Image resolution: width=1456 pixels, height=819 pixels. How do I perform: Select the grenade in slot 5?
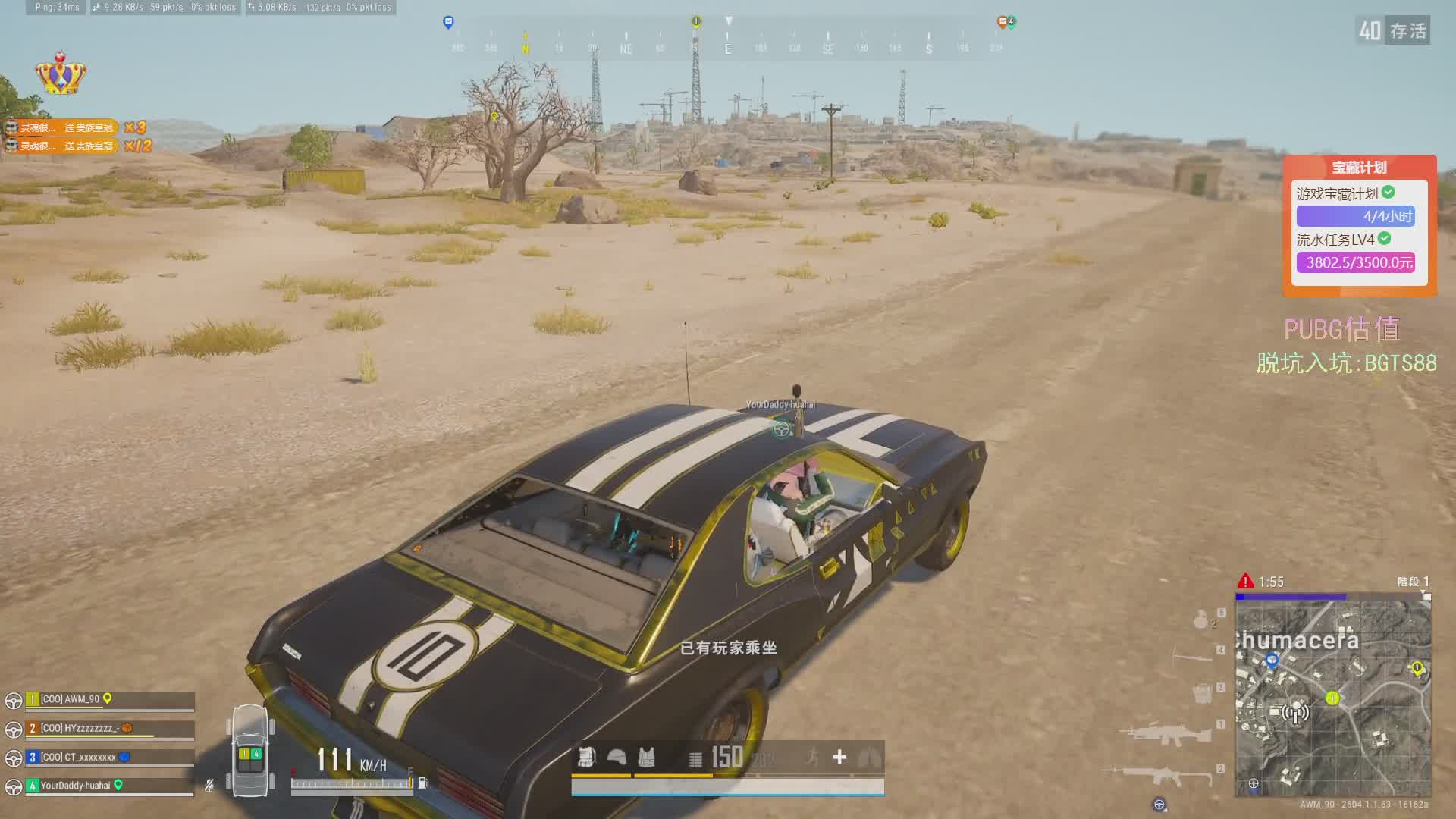(1200, 620)
